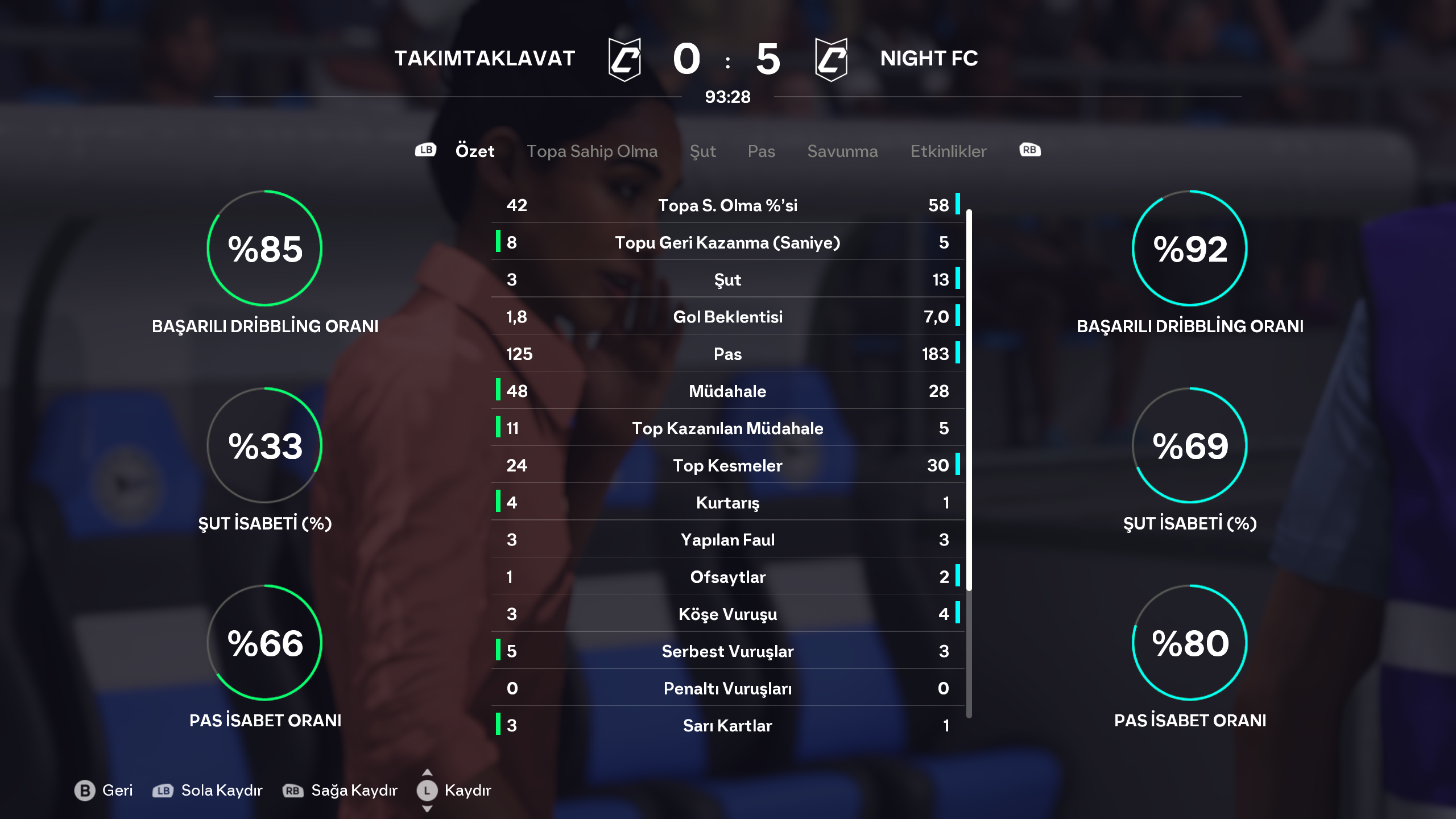Show the Pas tab
This screenshot has width=1456, height=819.
pos(761,151)
